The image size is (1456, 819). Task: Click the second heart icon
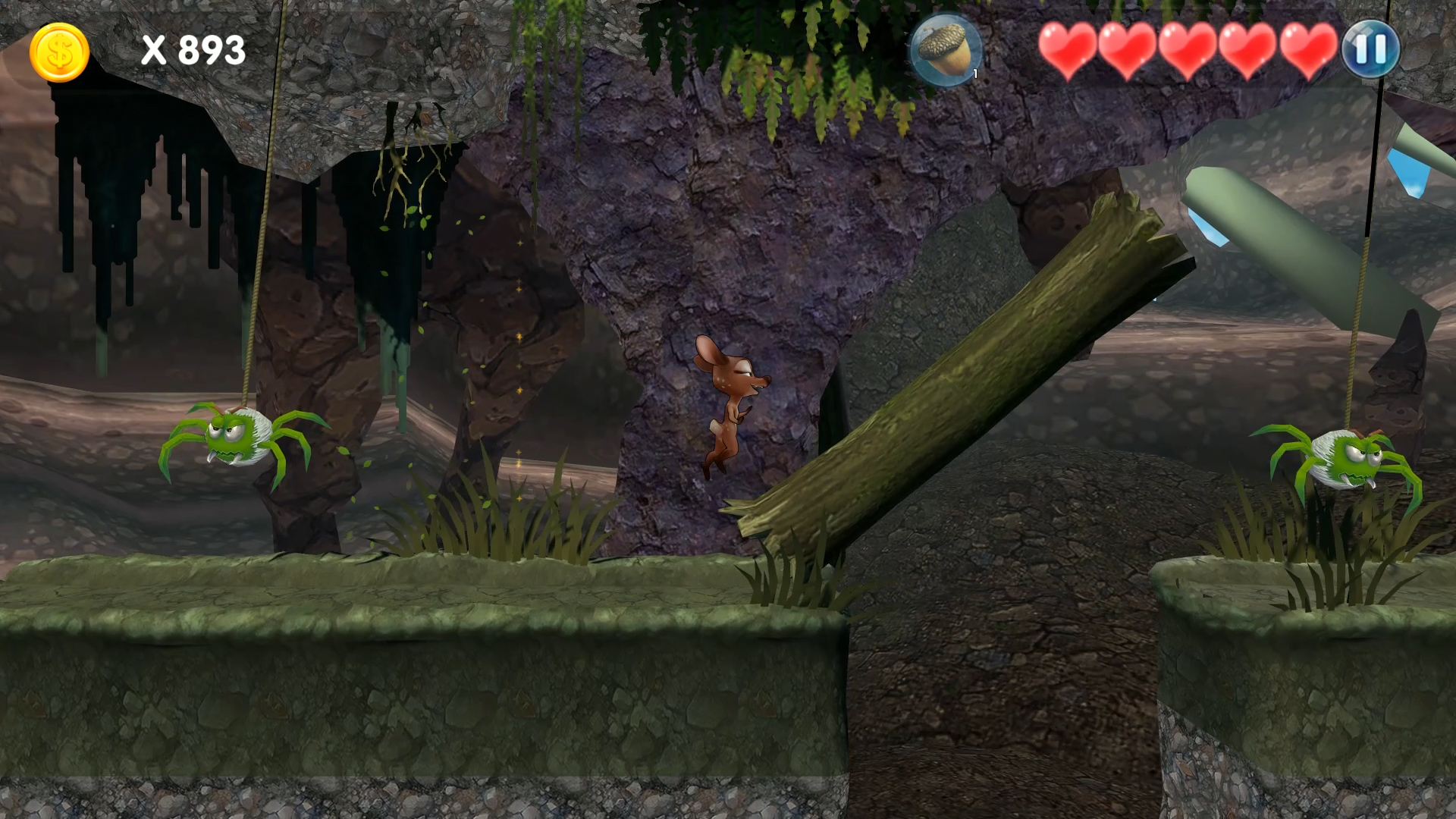click(1128, 51)
